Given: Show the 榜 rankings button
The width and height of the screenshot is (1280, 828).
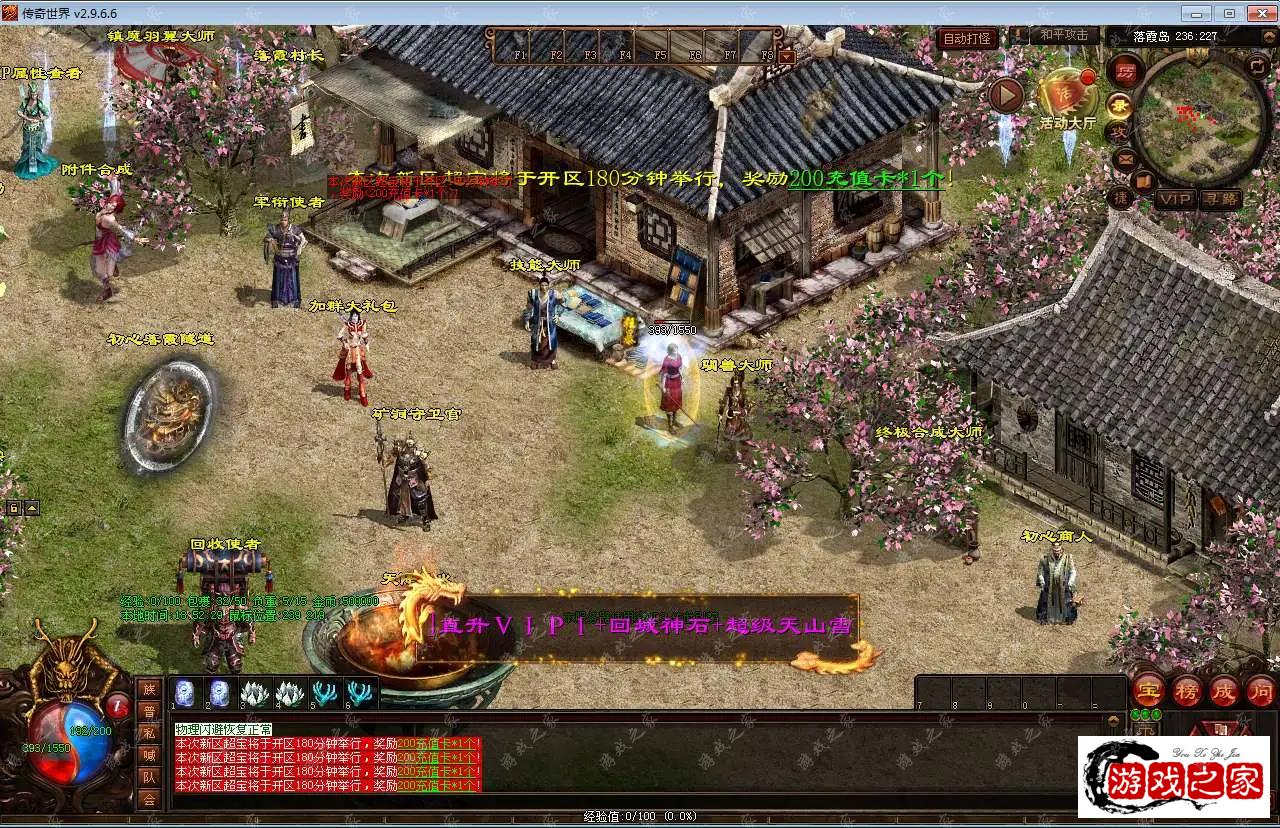Looking at the screenshot, I should 1187,690.
